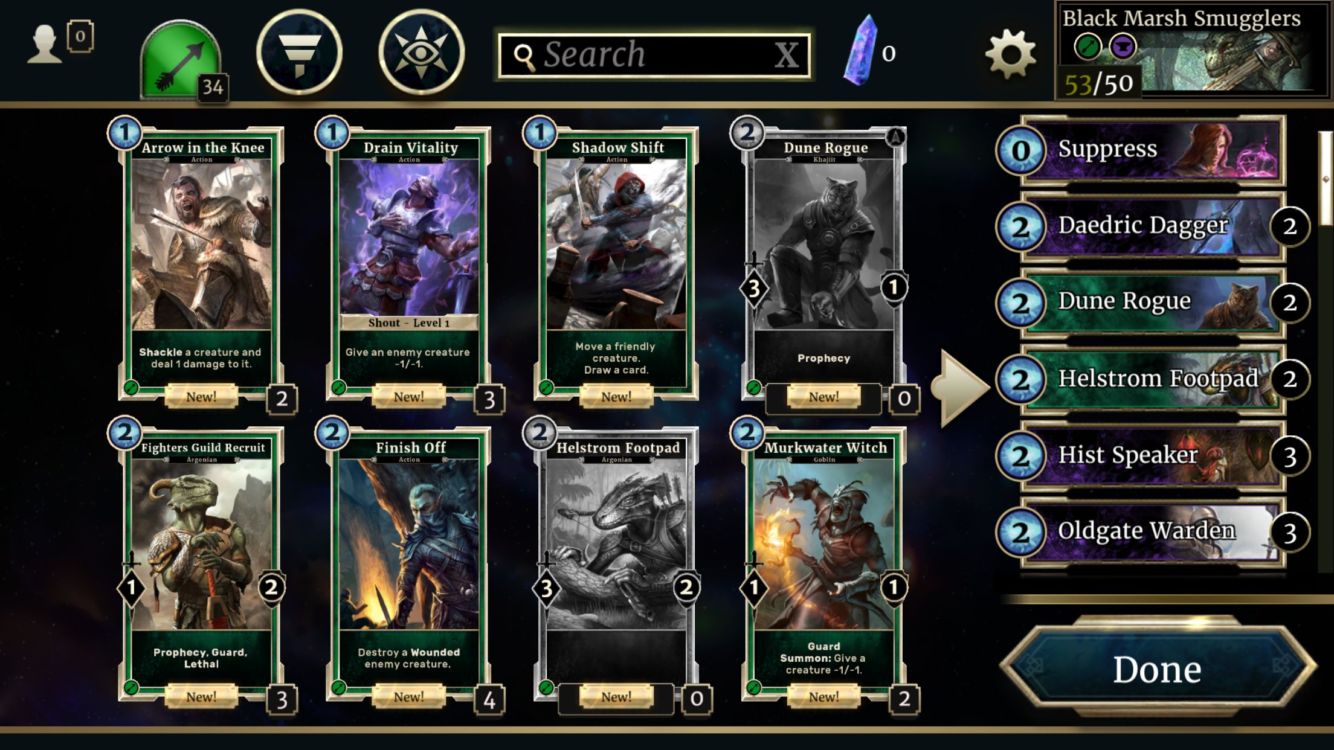1334x750 pixels.
Task: Open the magicka cost filter funnel
Action: click(x=299, y=52)
